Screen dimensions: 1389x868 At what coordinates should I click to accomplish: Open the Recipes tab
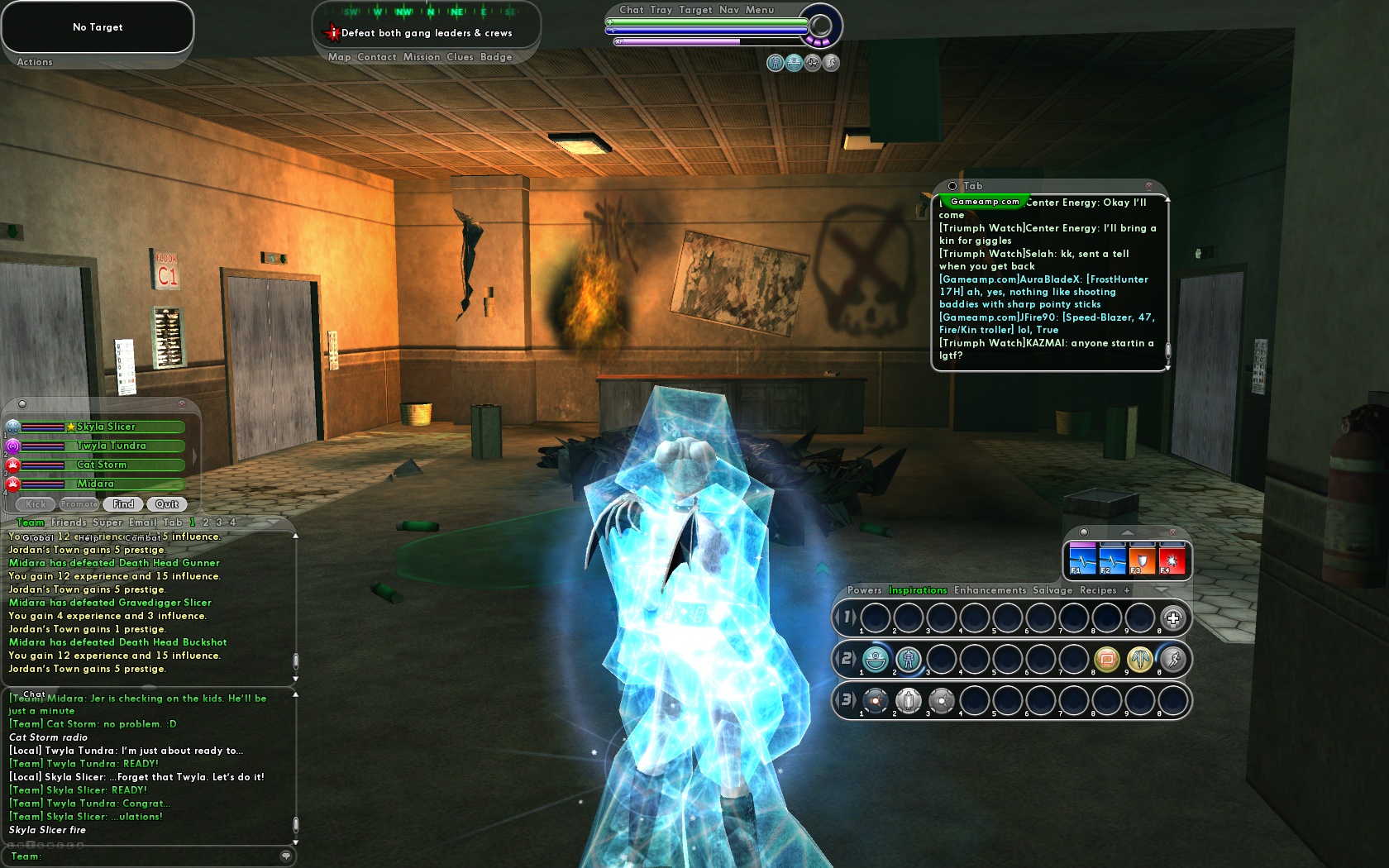click(x=1098, y=590)
